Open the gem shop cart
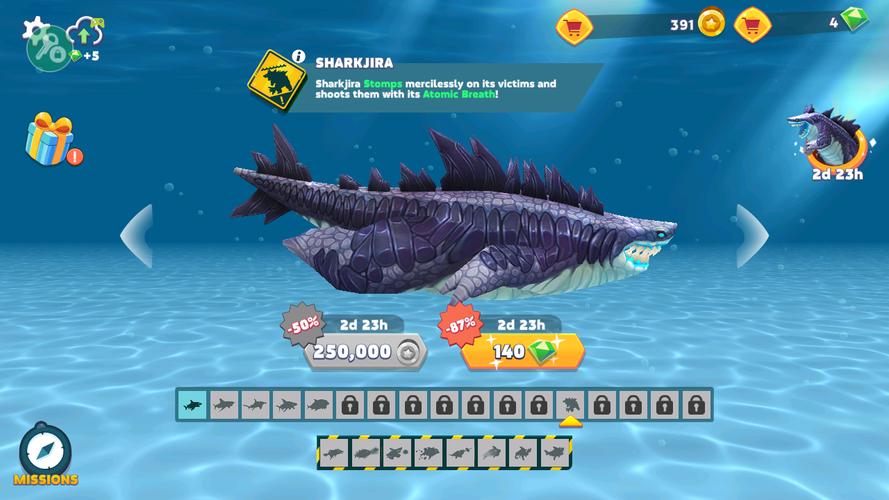Screen dimensions: 889x500 point(752,23)
